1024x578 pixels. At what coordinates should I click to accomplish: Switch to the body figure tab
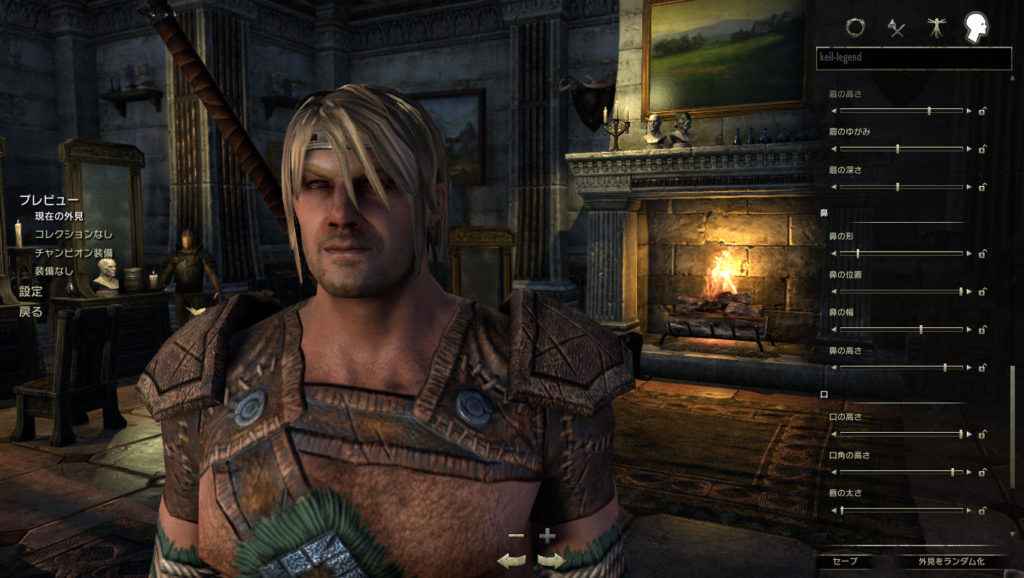[x=937, y=27]
